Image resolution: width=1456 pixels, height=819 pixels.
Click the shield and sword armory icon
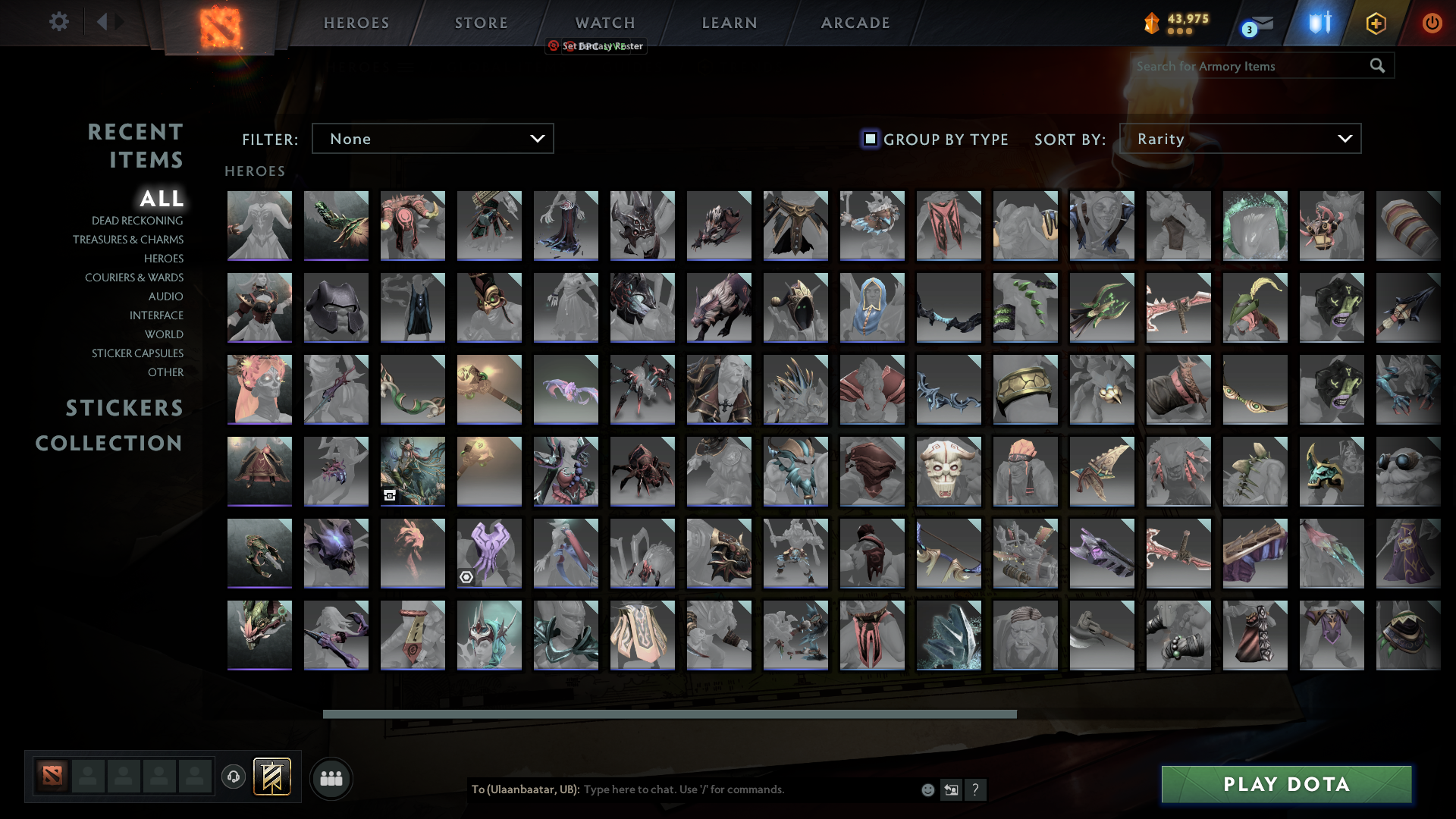pyautogui.click(x=1319, y=23)
